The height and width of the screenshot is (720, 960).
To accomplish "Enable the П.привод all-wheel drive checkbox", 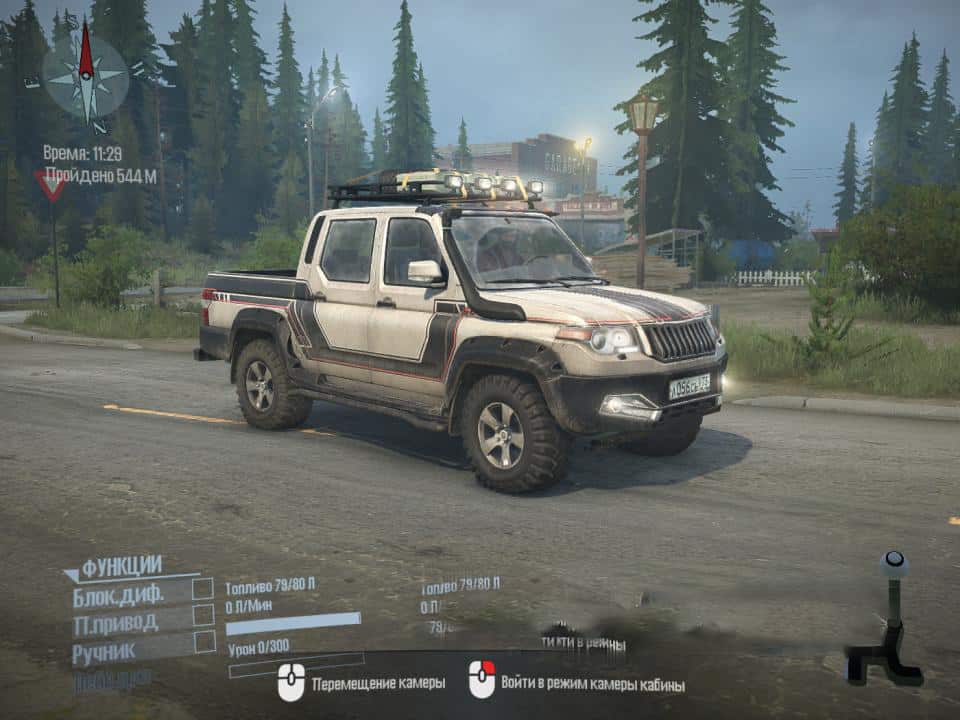I will click(x=203, y=615).
